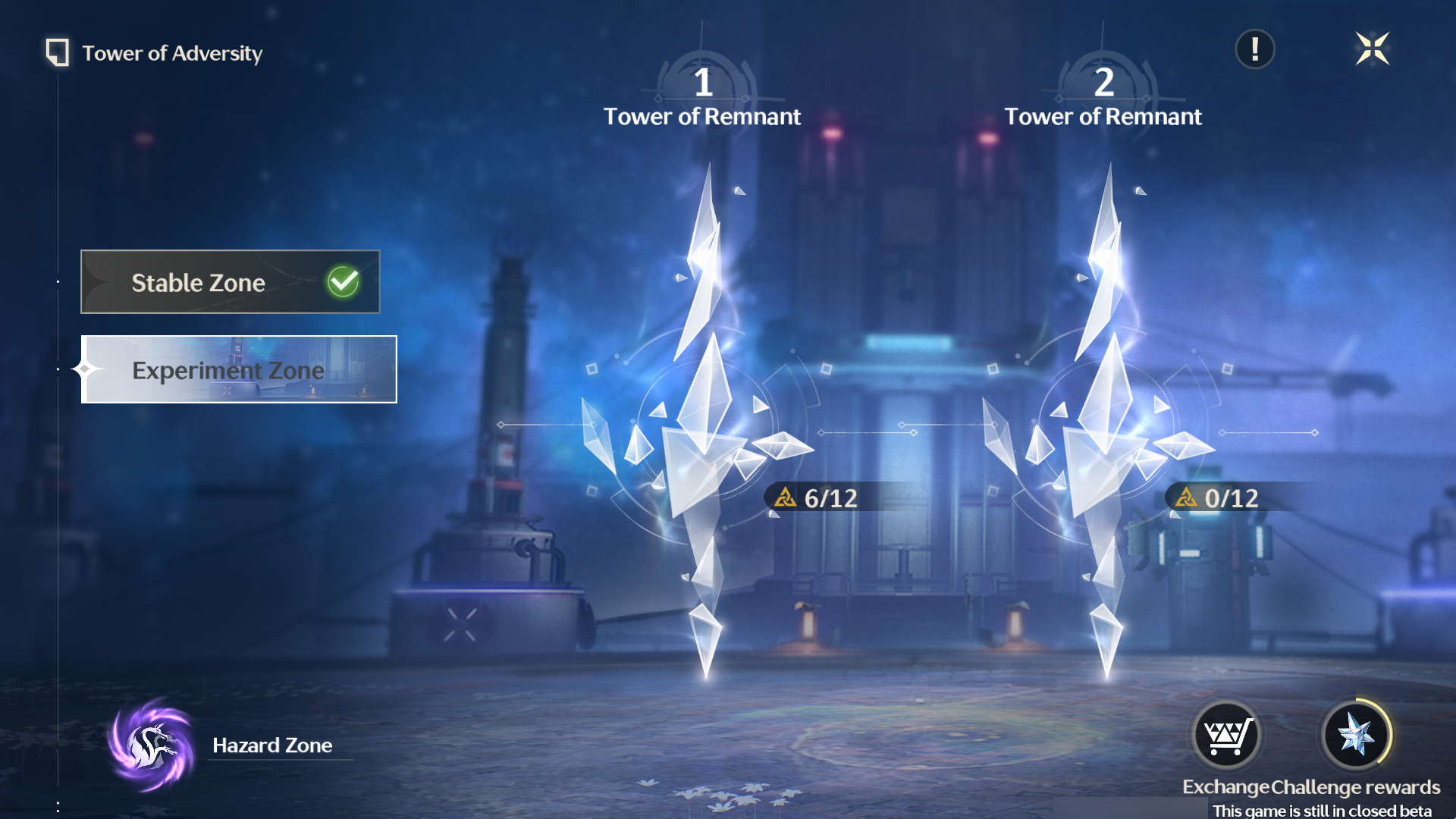Open the Exchange shop cart icon
Screen dimensions: 1456x819
coord(1226,736)
